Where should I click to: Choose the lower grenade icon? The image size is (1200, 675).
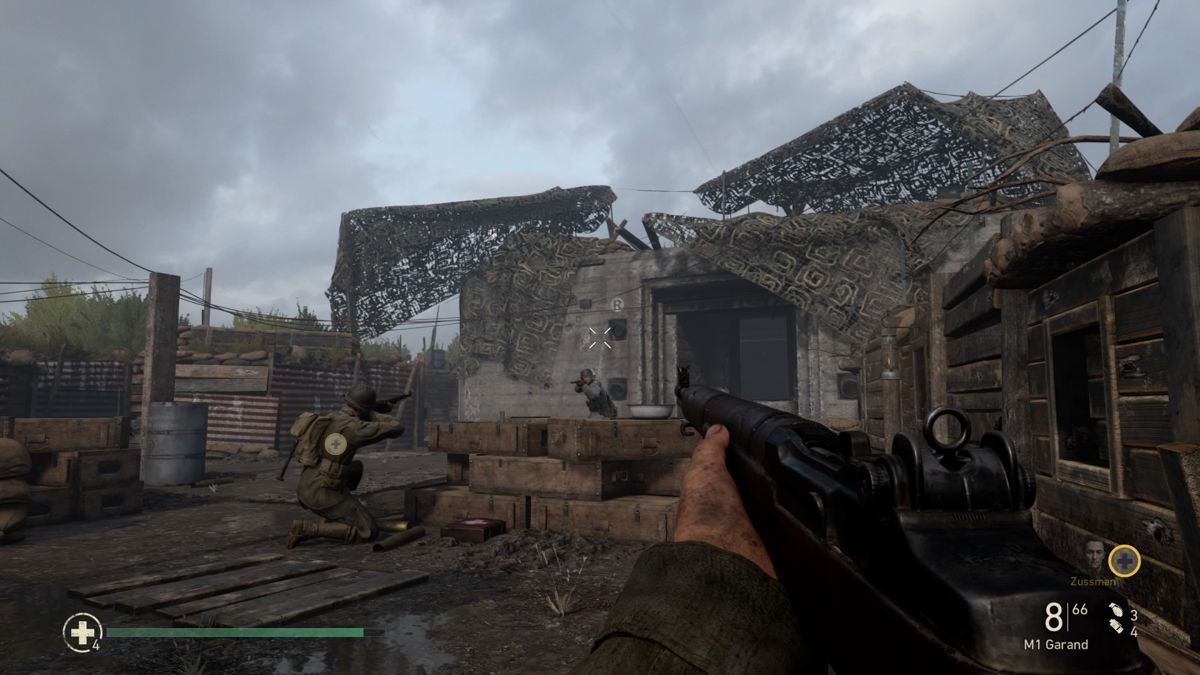(x=1115, y=630)
